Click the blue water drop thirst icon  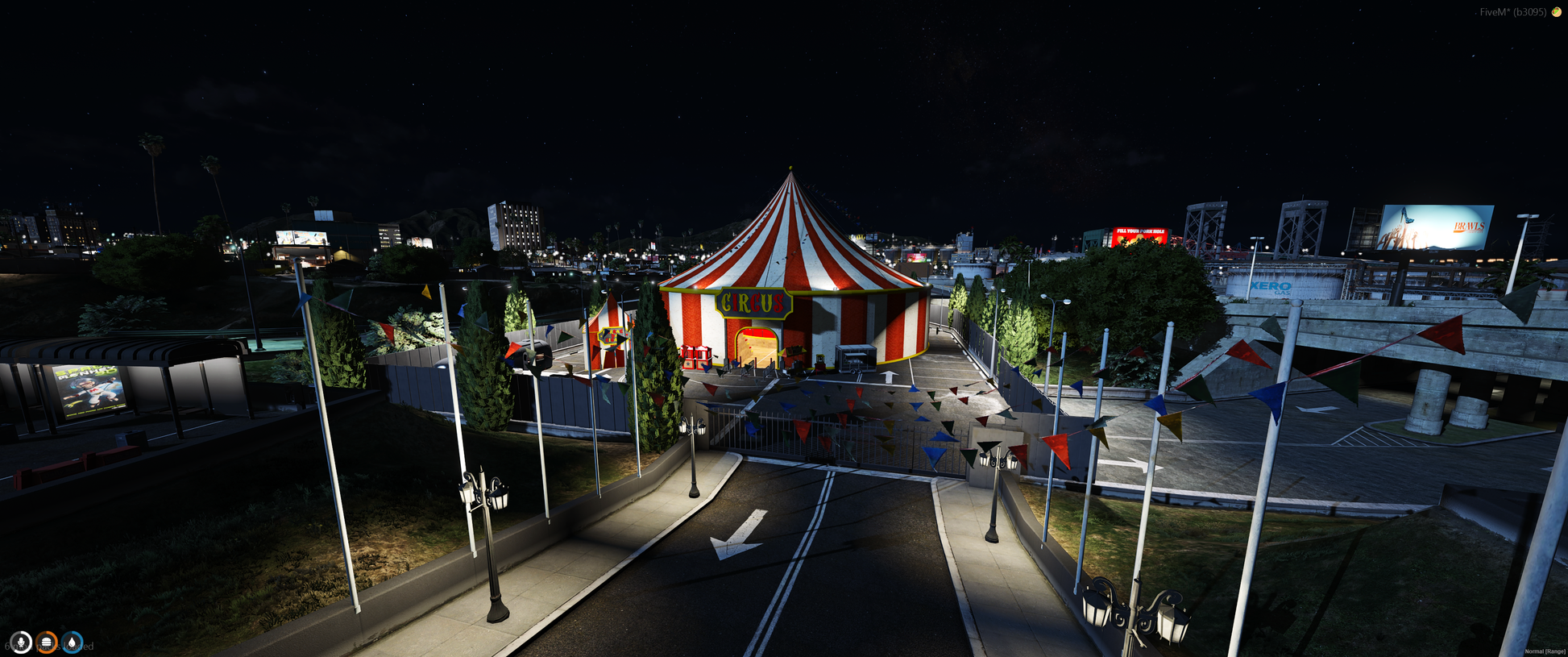(x=73, y=642)
